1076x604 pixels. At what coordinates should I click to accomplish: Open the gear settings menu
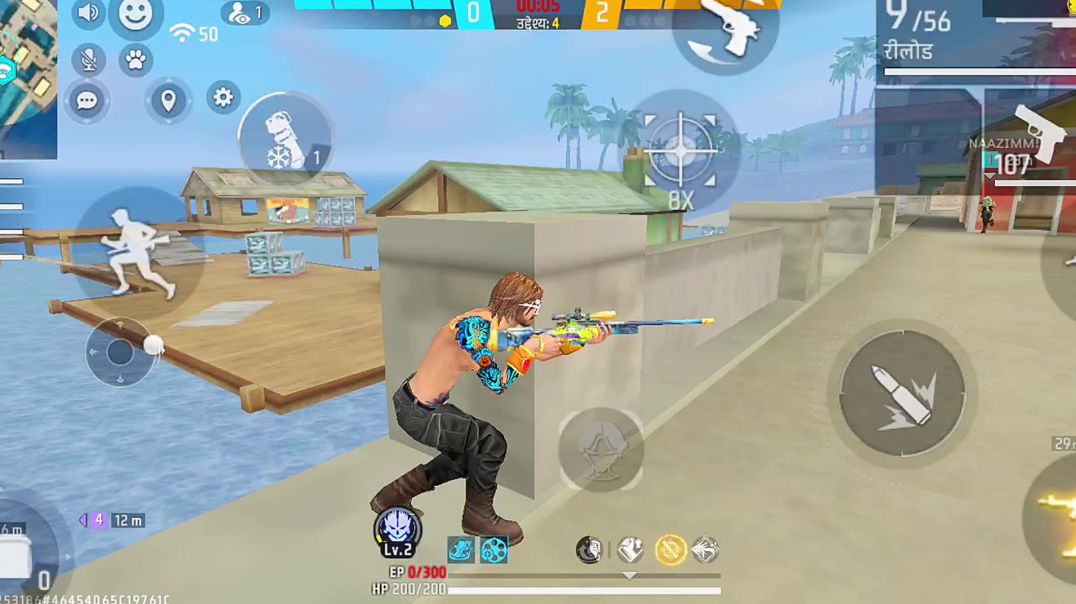coord(223,97)
